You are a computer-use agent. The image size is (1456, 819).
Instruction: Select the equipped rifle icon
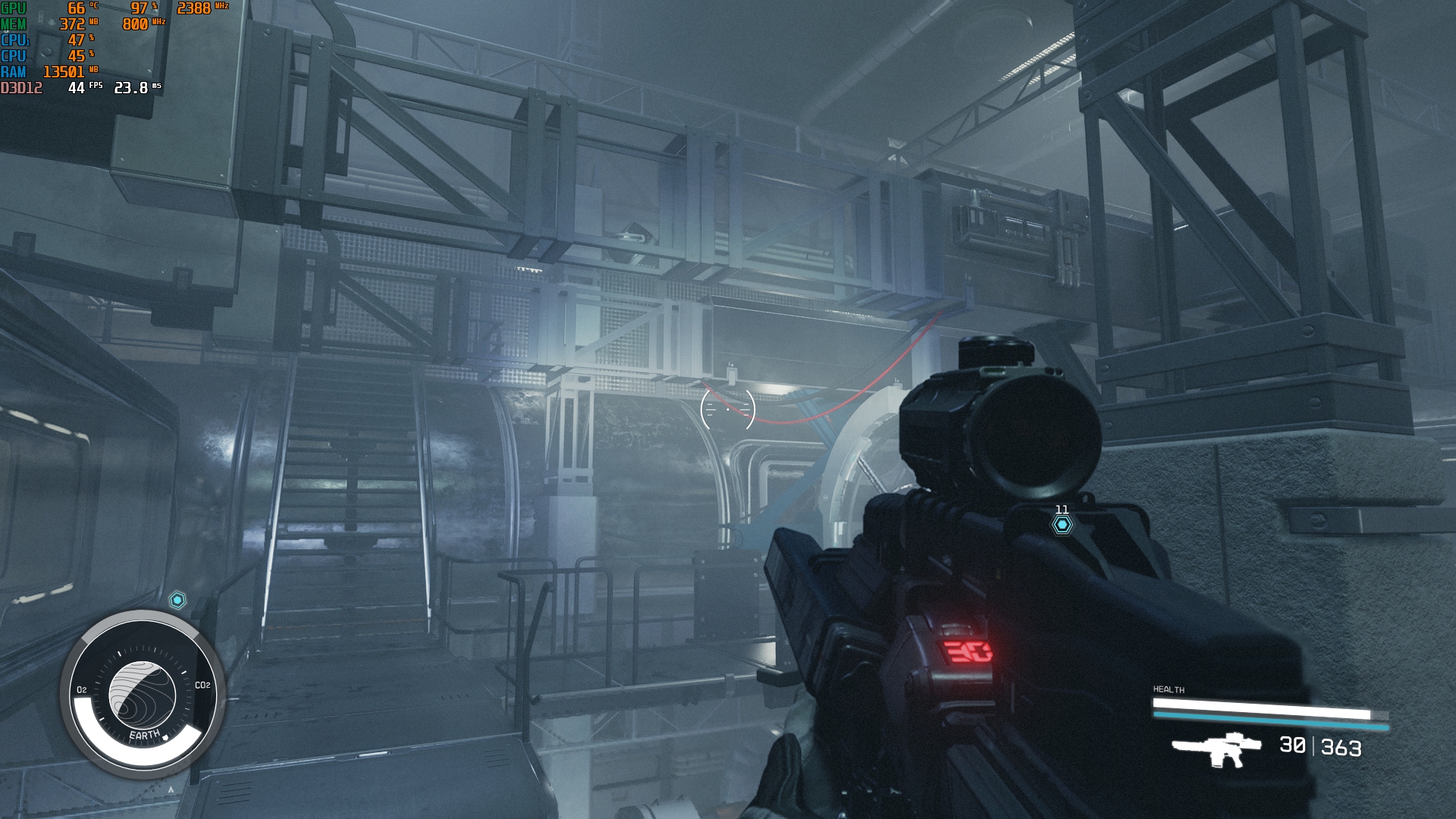[x=1216, y=748]
